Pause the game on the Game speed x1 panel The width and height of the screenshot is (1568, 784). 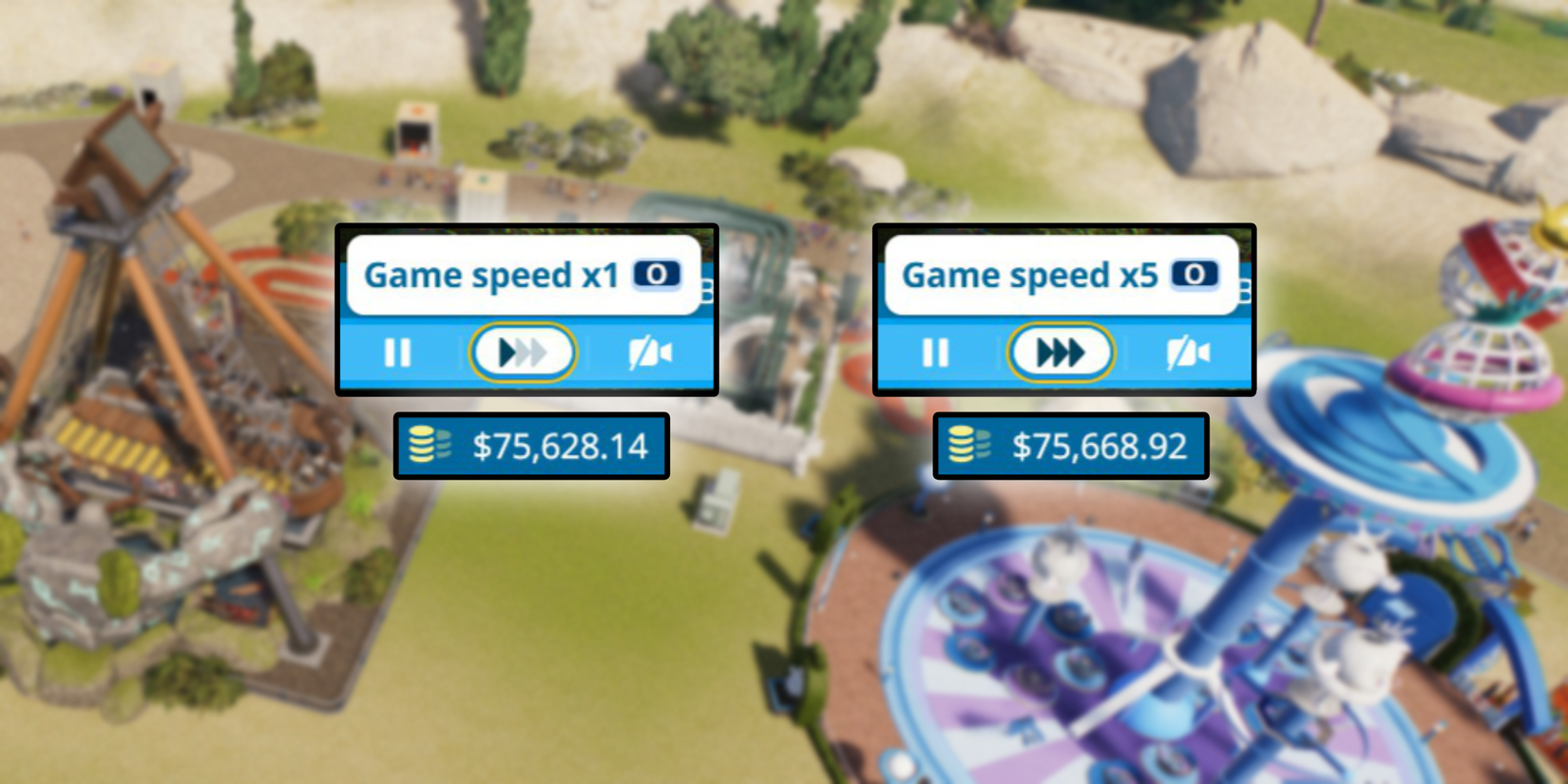tap(397, 353)
